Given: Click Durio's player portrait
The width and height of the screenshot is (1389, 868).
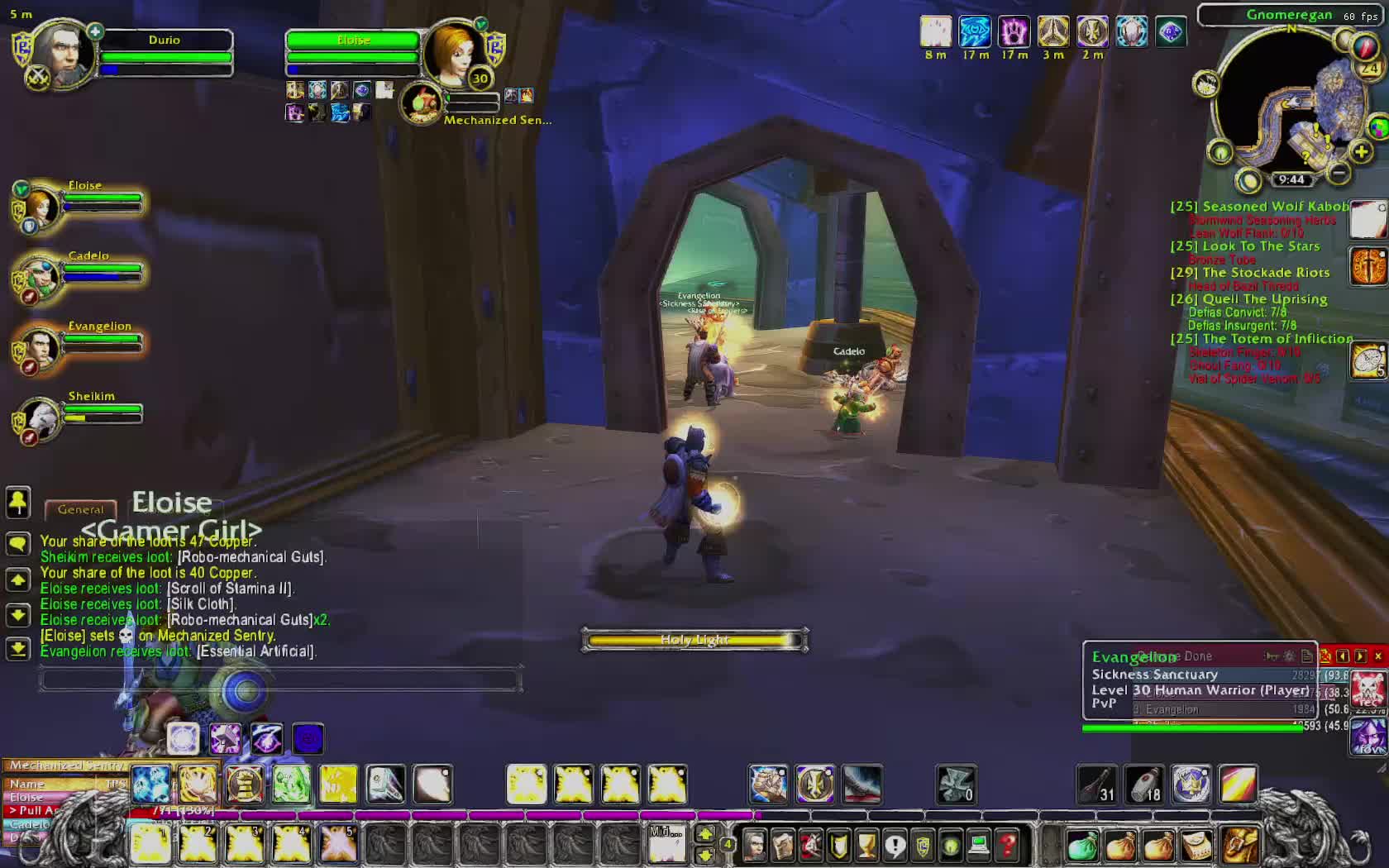Looking at the screenshot, I should click(x=63, y=54).
